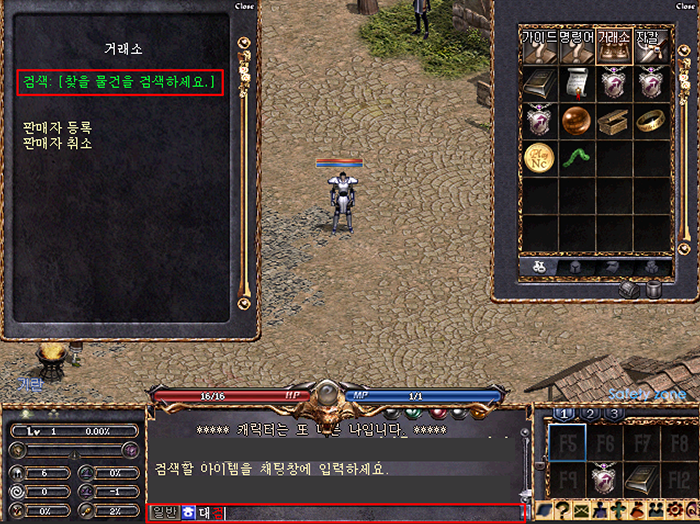700x524 pixels.
Task: Focus the chat input field
Action: point(370,513)
